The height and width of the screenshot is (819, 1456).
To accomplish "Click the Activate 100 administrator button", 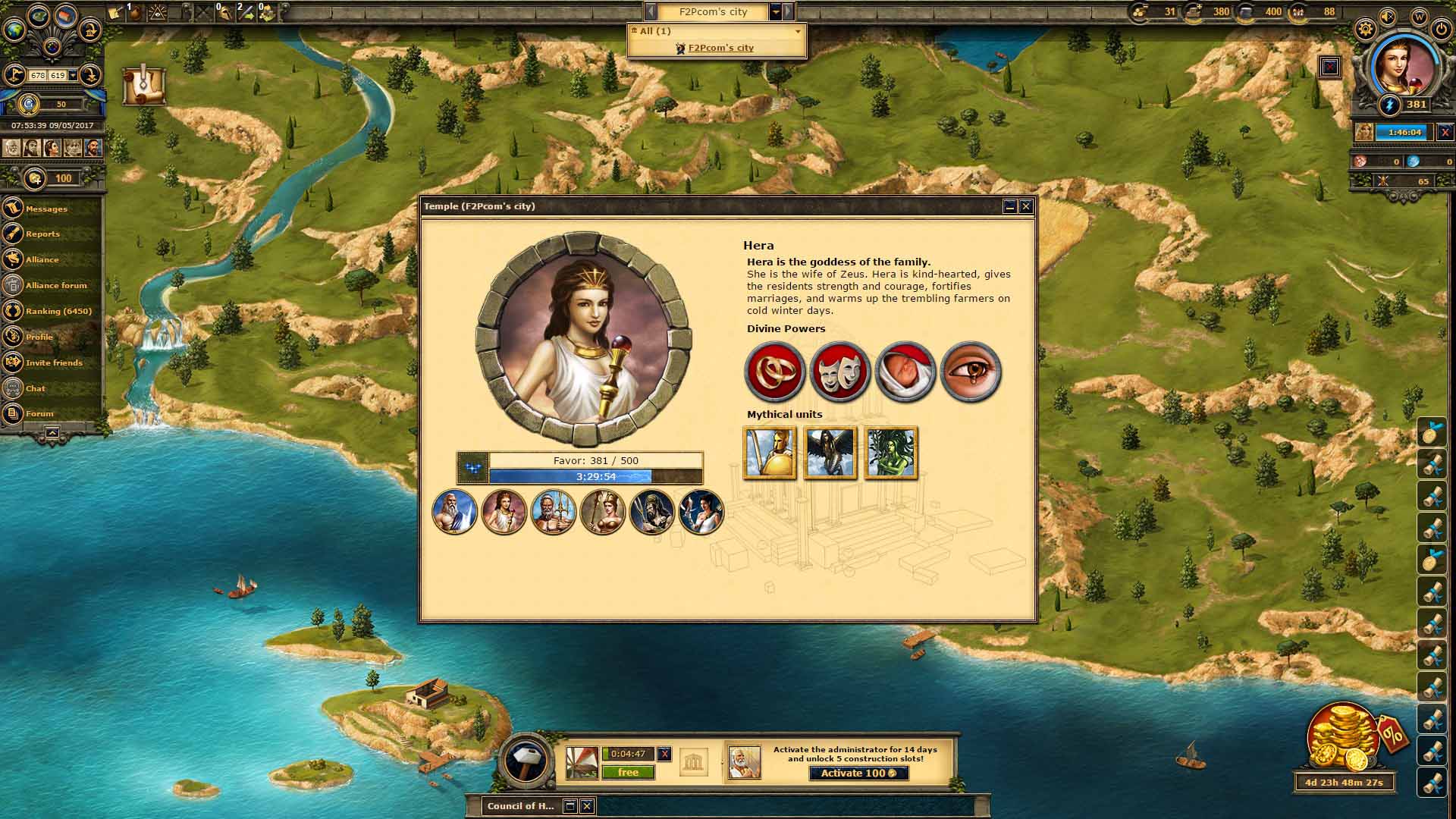I will tap(858, 773).
